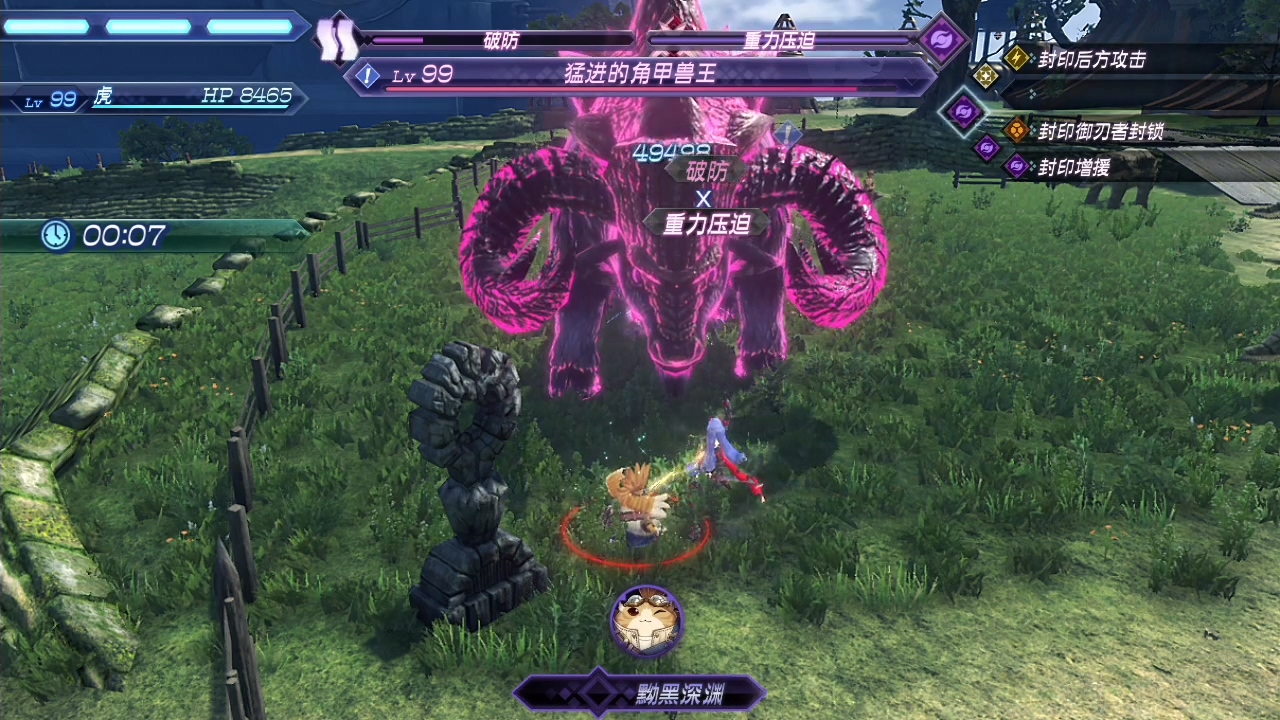Choose the 黝黑深渊 combo banner

(639, 691)
